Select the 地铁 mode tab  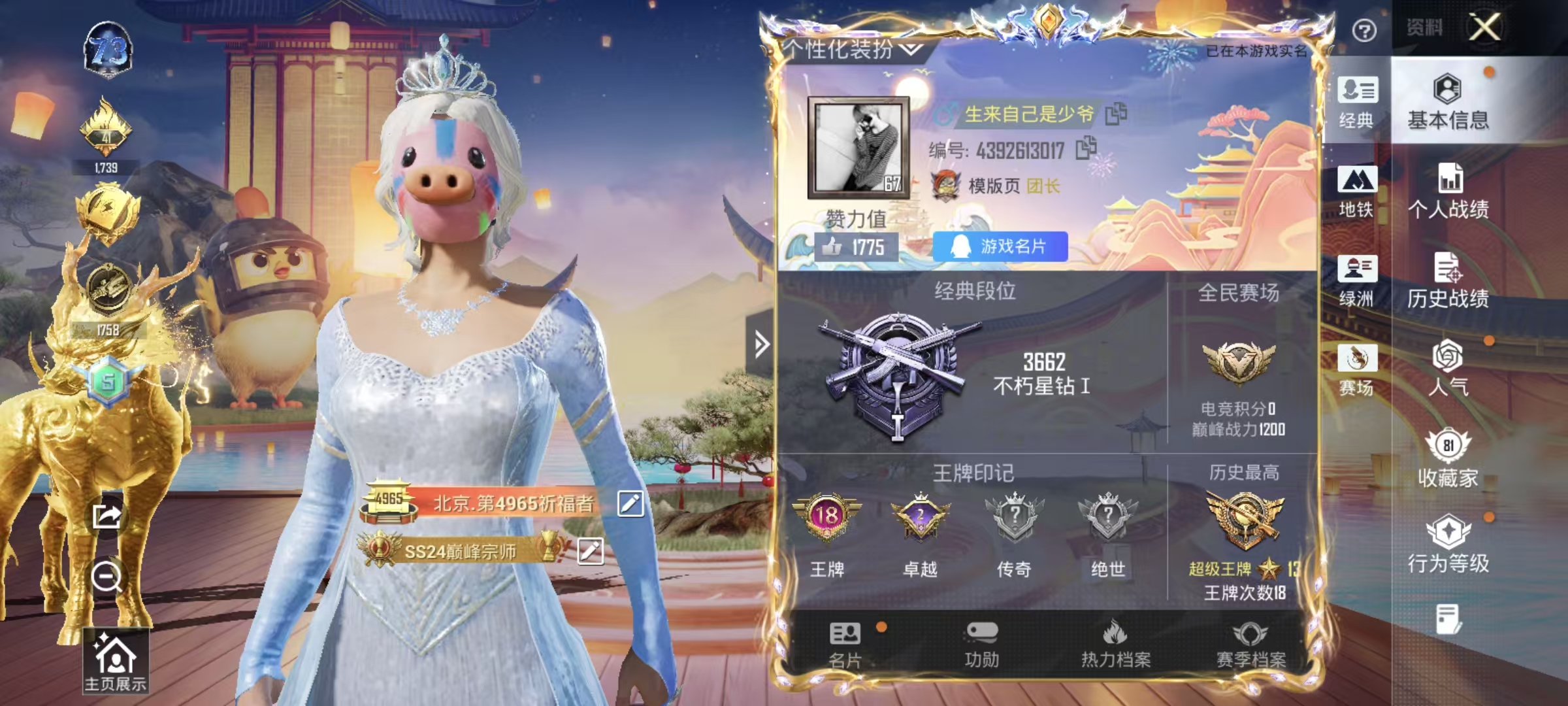tap(1357, 191)
